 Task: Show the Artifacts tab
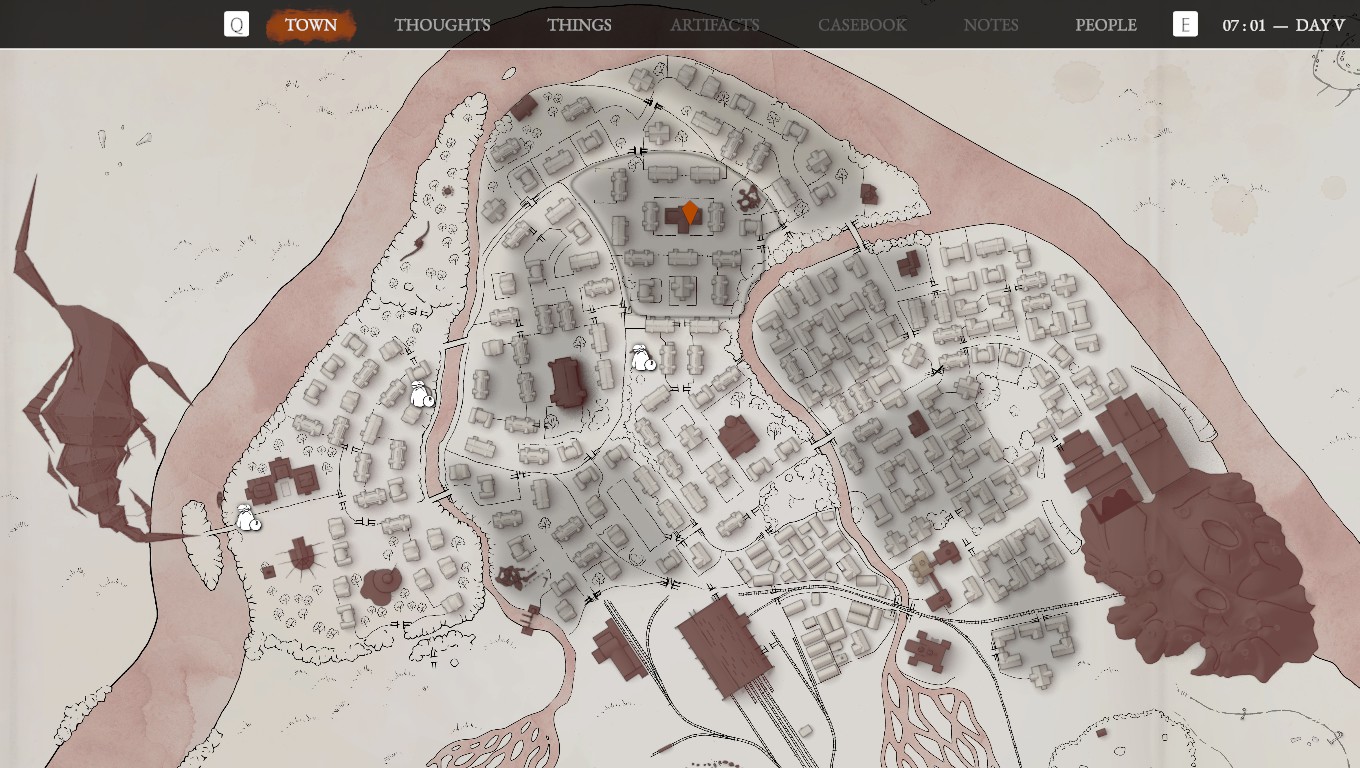click(x=714, y=25)
